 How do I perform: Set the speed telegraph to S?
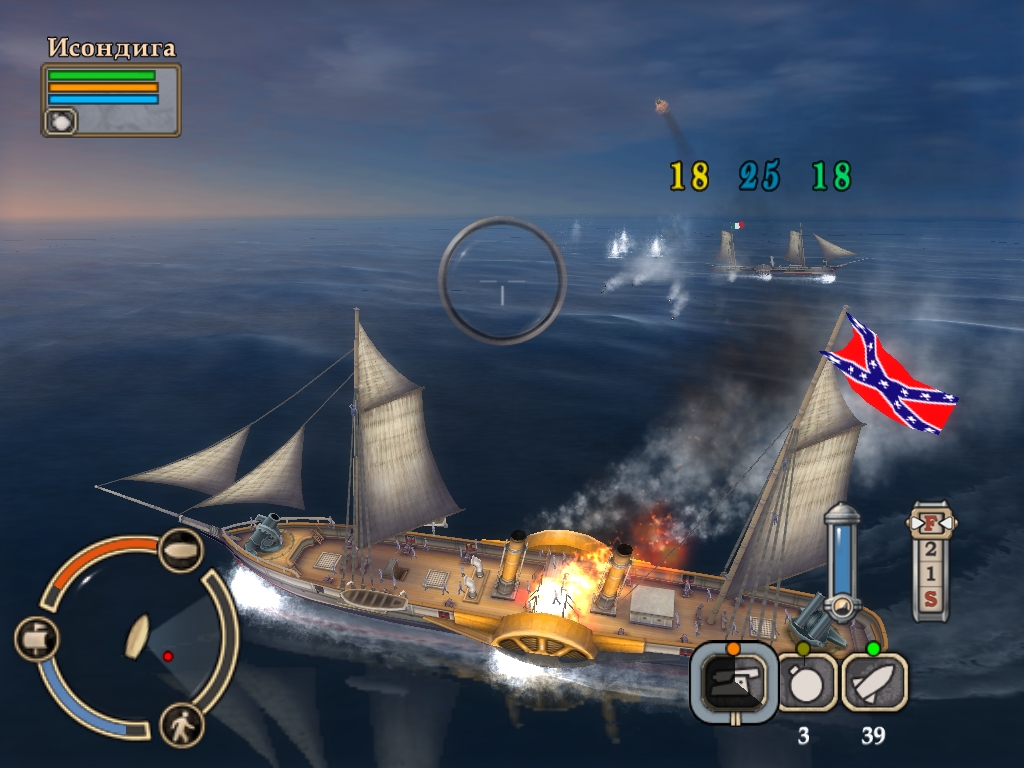[x=931, y=599]
